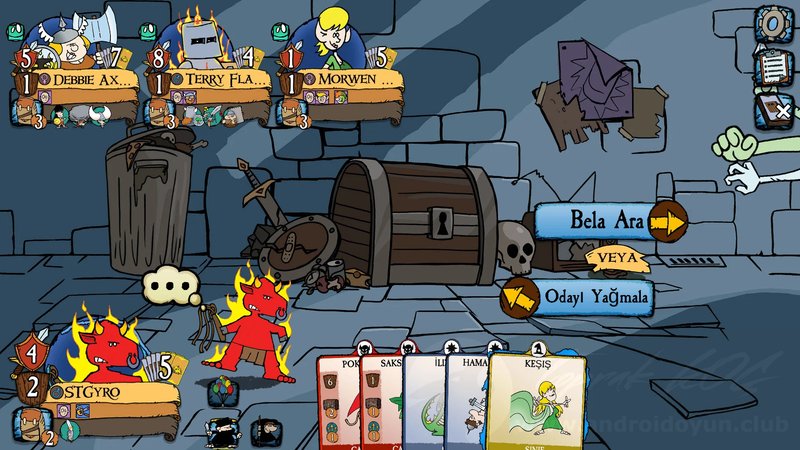Select the Saks... card in hand
Screen dimensions: 800x450
click(380, 400)
